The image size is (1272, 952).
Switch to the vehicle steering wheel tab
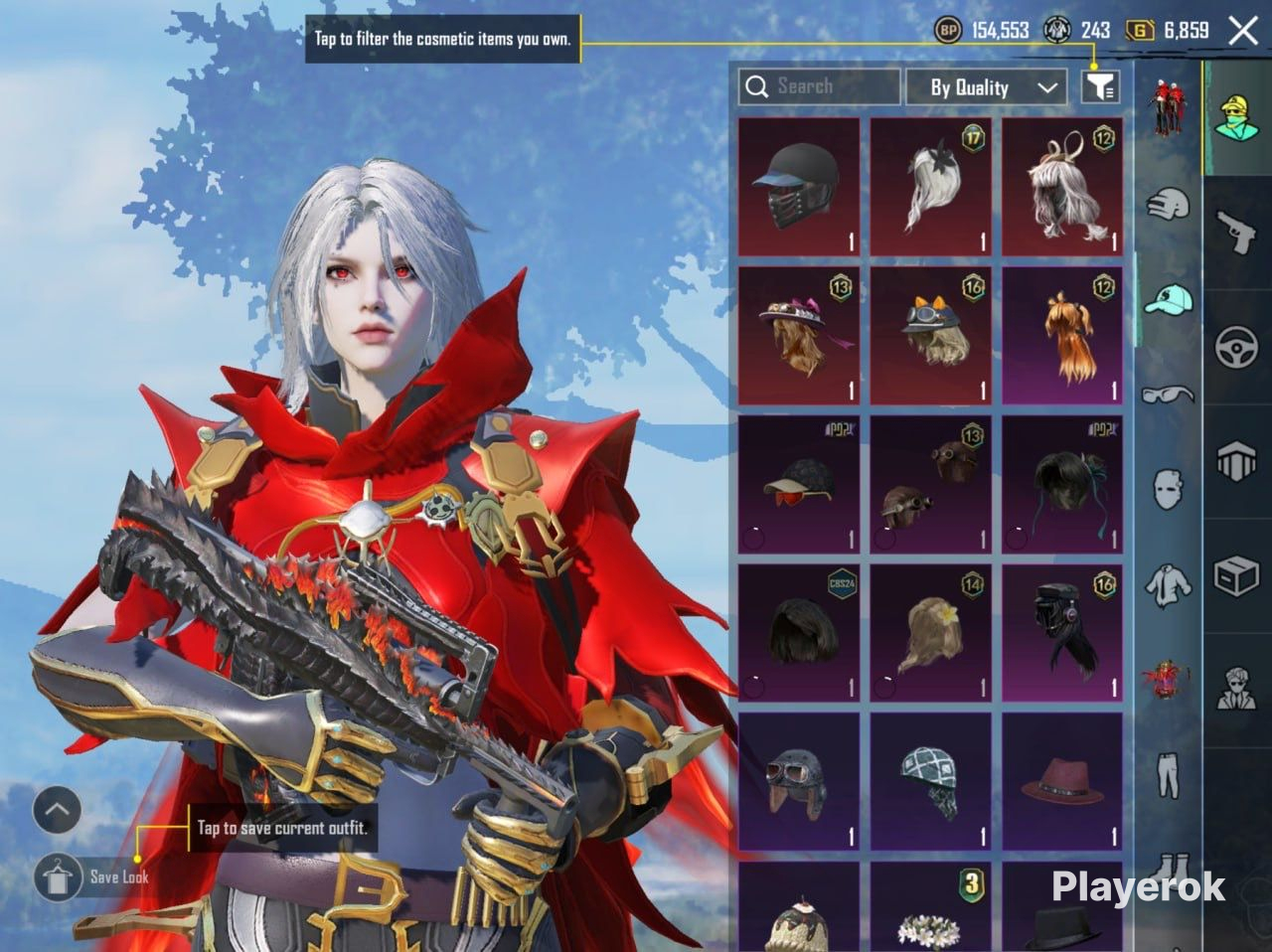1237,348
